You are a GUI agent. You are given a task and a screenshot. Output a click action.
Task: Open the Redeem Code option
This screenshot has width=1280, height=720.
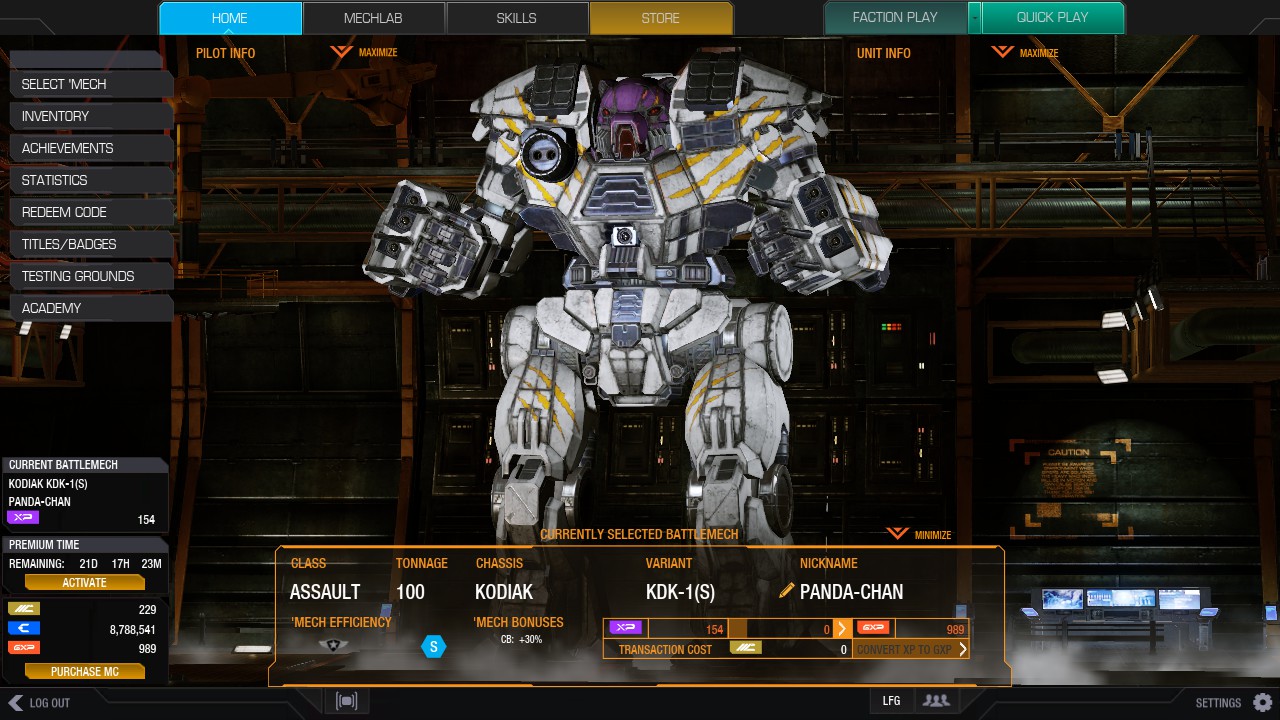point(90,212)
